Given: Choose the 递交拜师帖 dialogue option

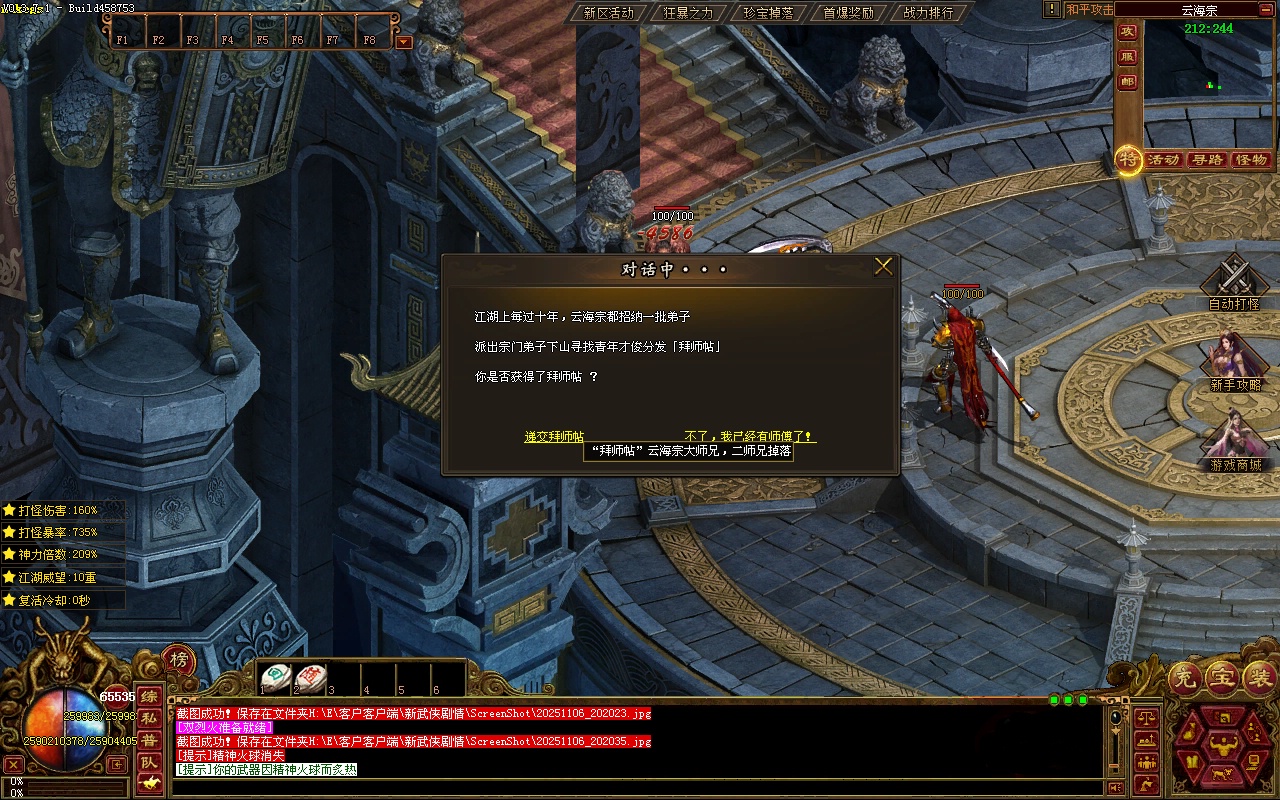Looking at the screenshot, I should click(x=554, y=437).
